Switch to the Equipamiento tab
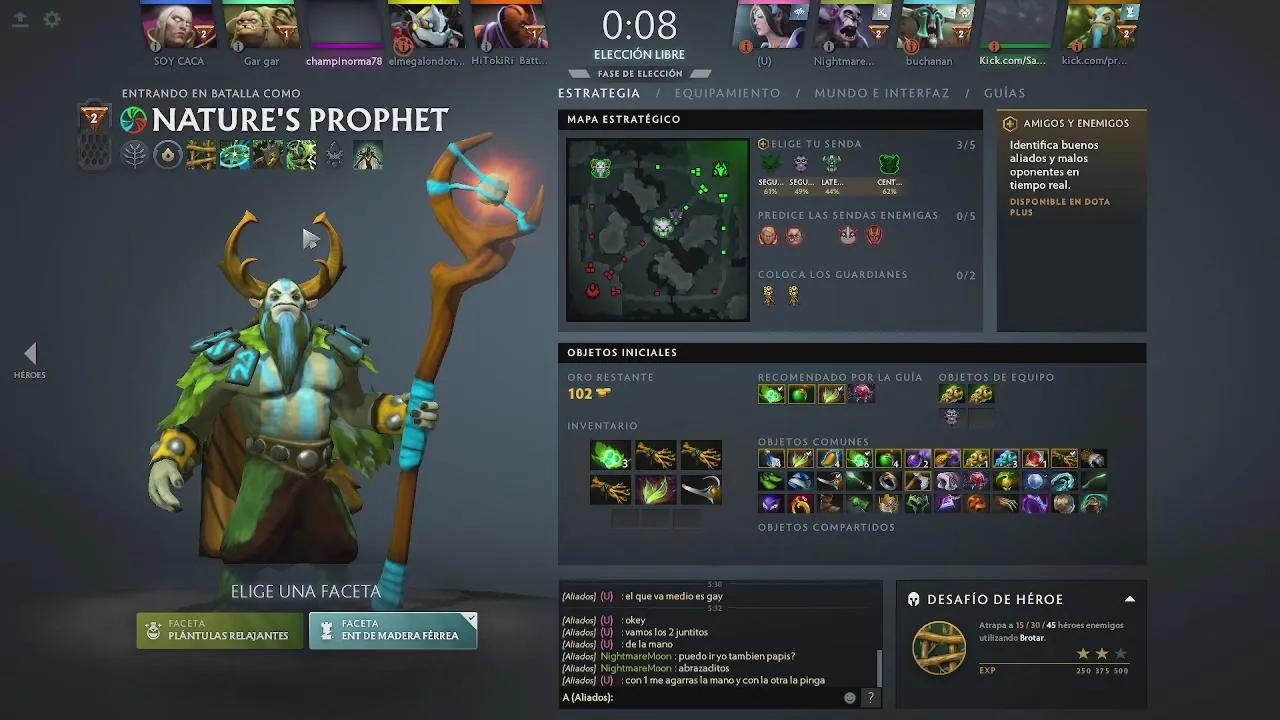Viewport: 1280px width, 720px height. tap(727, 93)
